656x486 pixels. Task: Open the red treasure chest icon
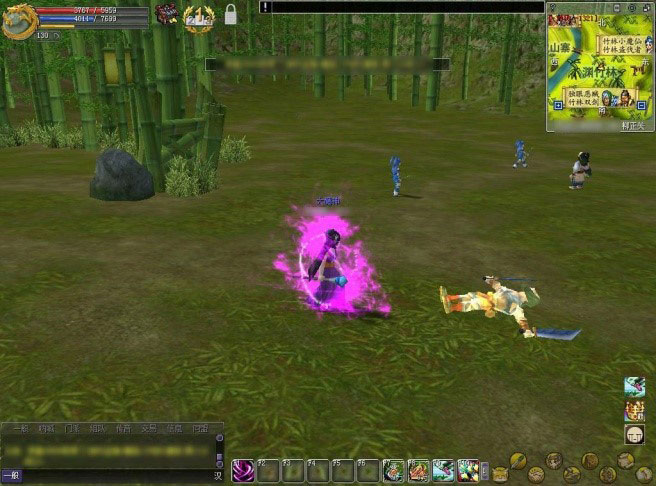pos(165,13)
